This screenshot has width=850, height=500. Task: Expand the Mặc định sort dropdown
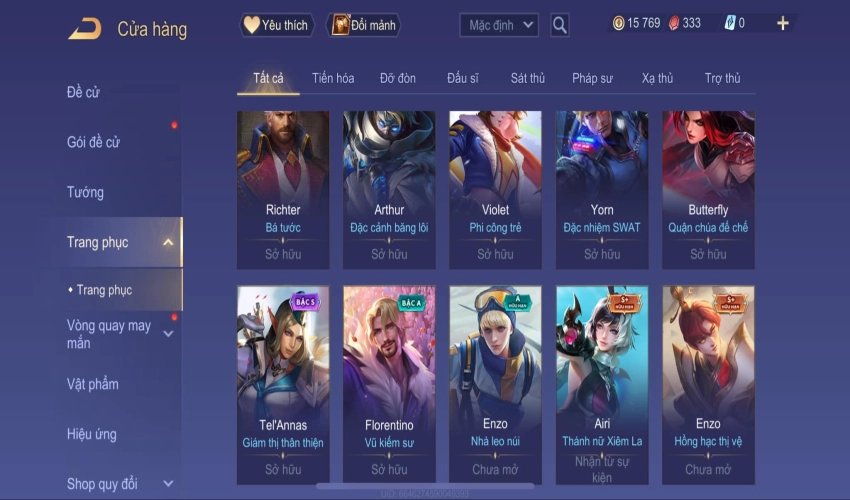[499, 25]
